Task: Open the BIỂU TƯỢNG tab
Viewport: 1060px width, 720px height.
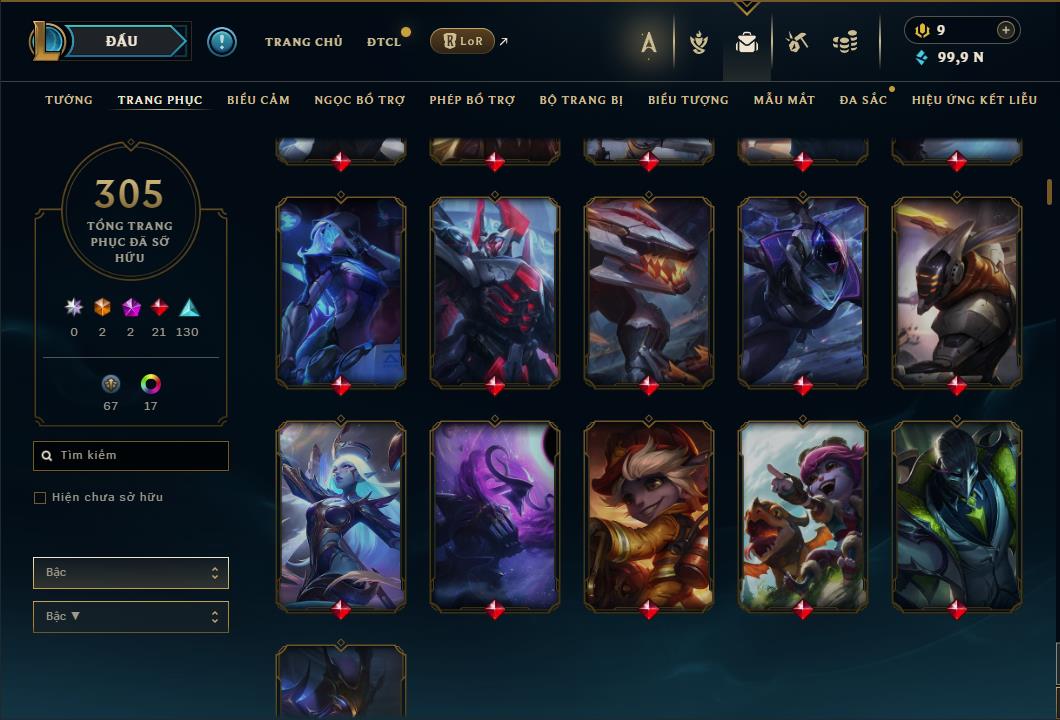Action: click(688, 100)
